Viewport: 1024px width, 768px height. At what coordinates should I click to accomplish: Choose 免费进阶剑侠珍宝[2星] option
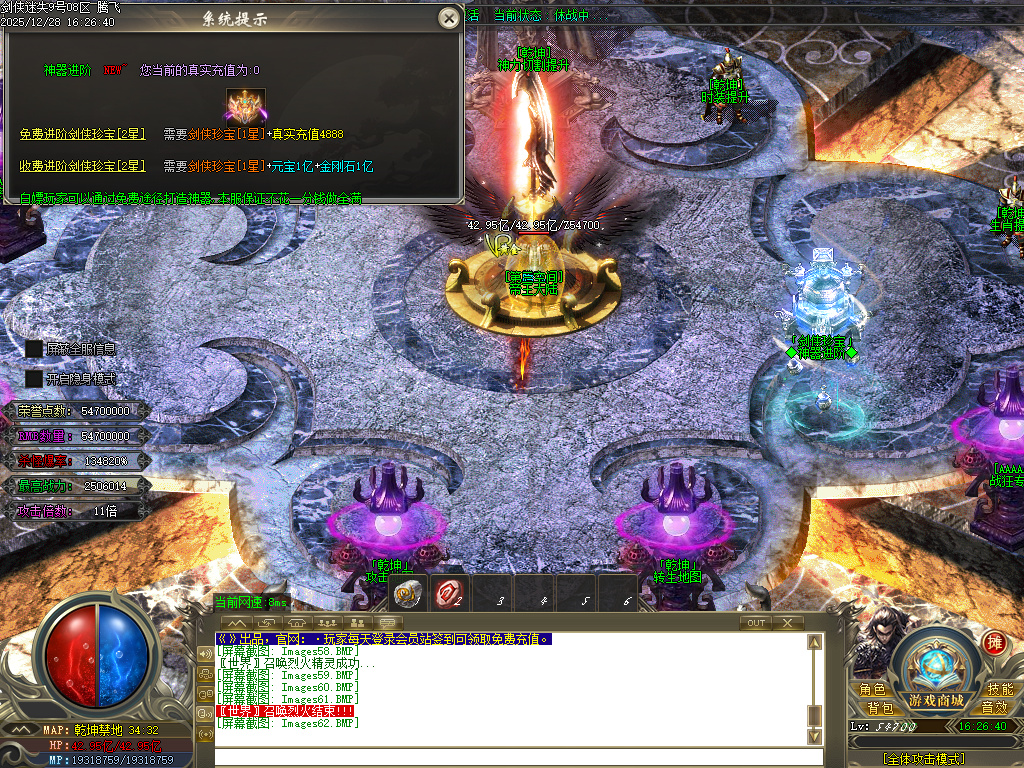click(x=82, y=134)
